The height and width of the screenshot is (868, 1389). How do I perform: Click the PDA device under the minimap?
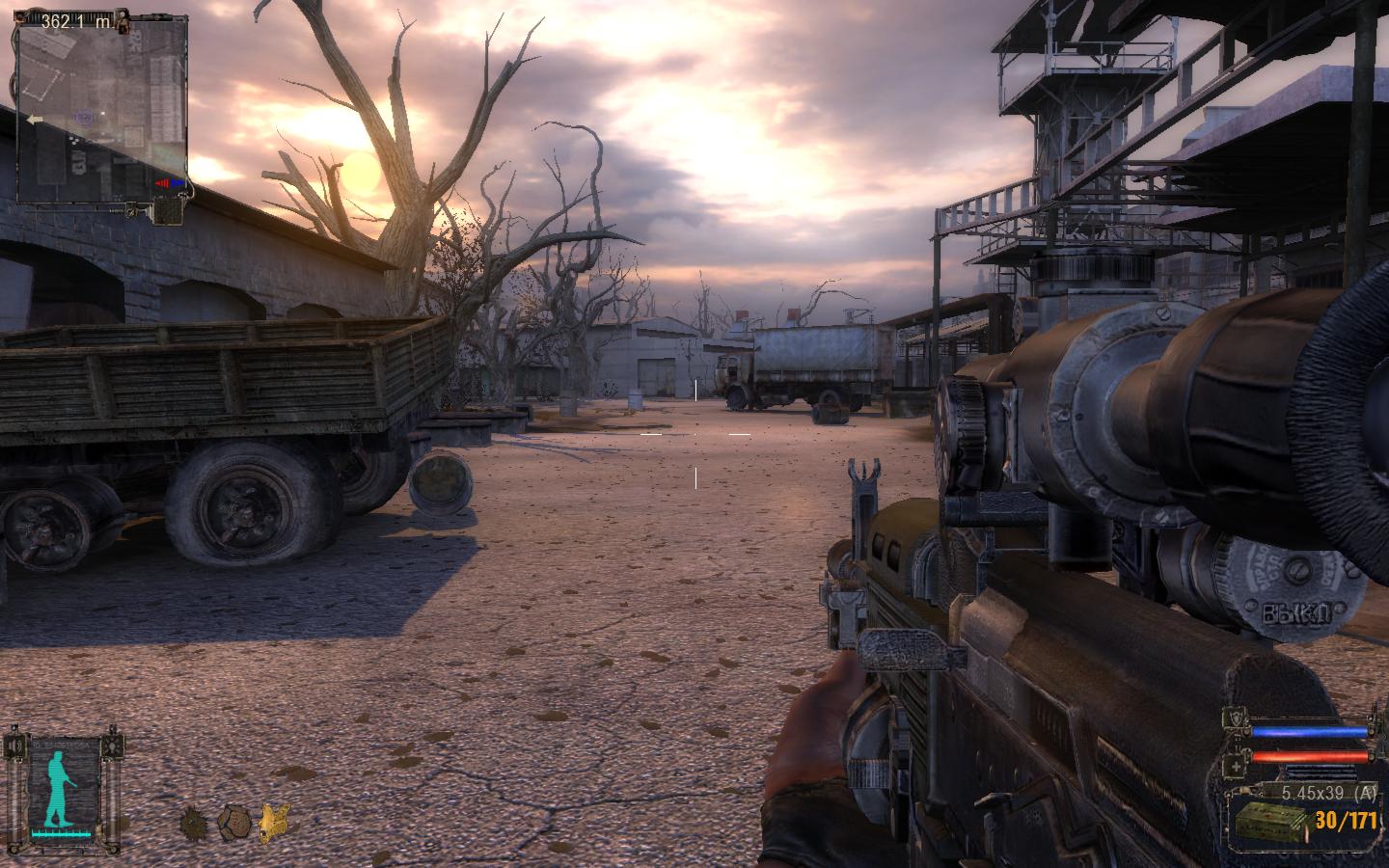(169, 210)
